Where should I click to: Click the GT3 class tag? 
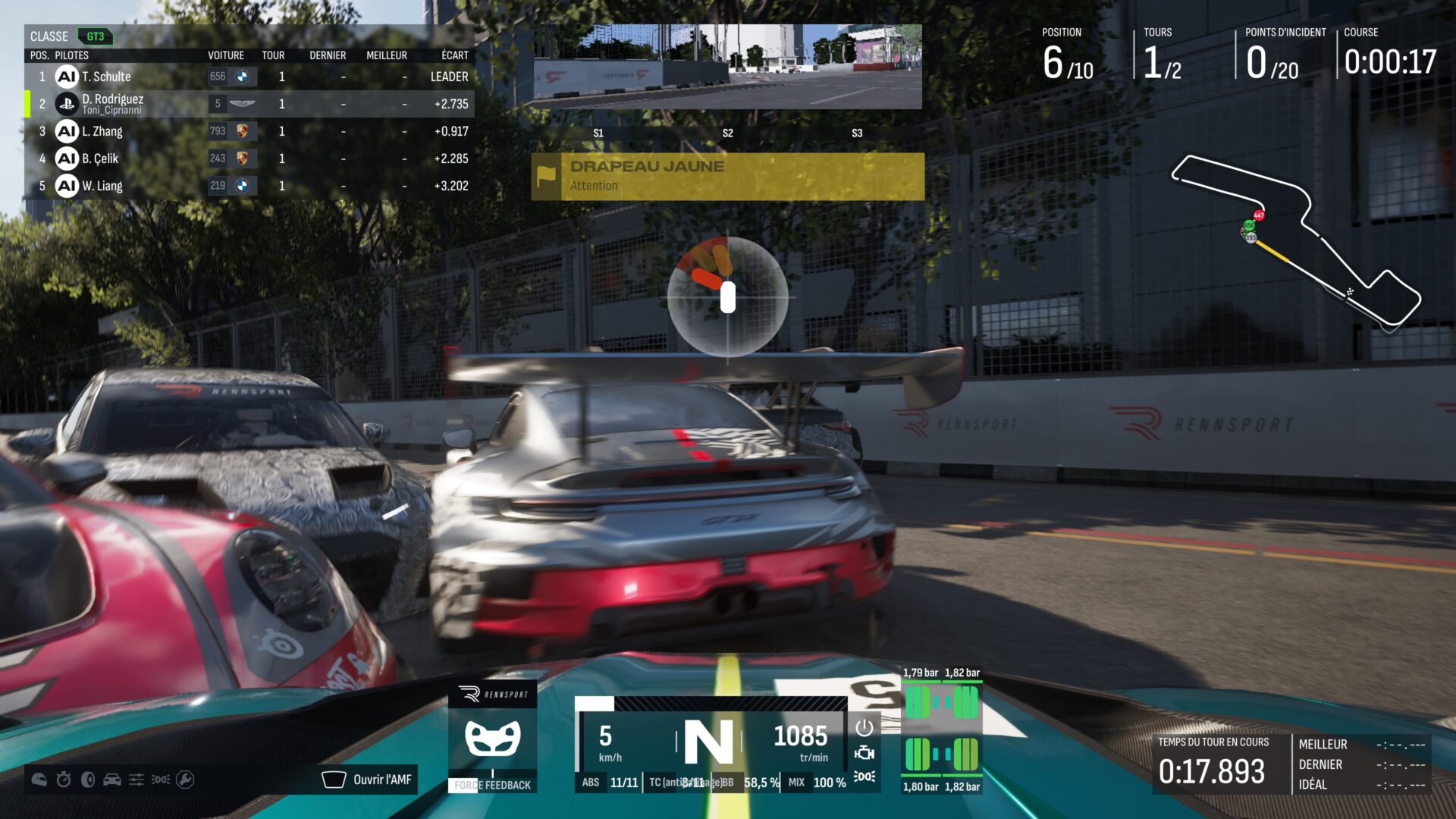tap(95, 36)
